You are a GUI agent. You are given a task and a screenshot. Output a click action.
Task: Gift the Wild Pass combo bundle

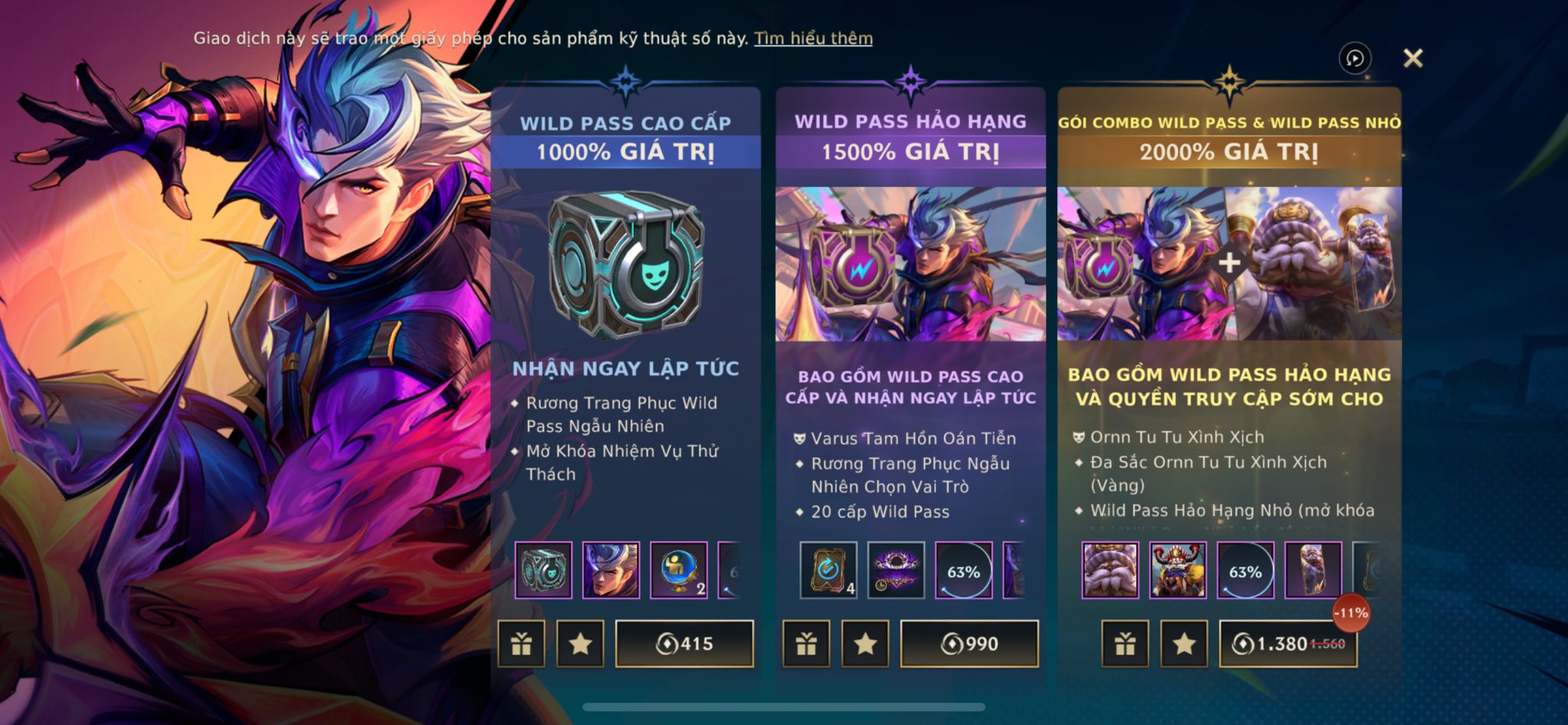click(x=1125, y=644)
